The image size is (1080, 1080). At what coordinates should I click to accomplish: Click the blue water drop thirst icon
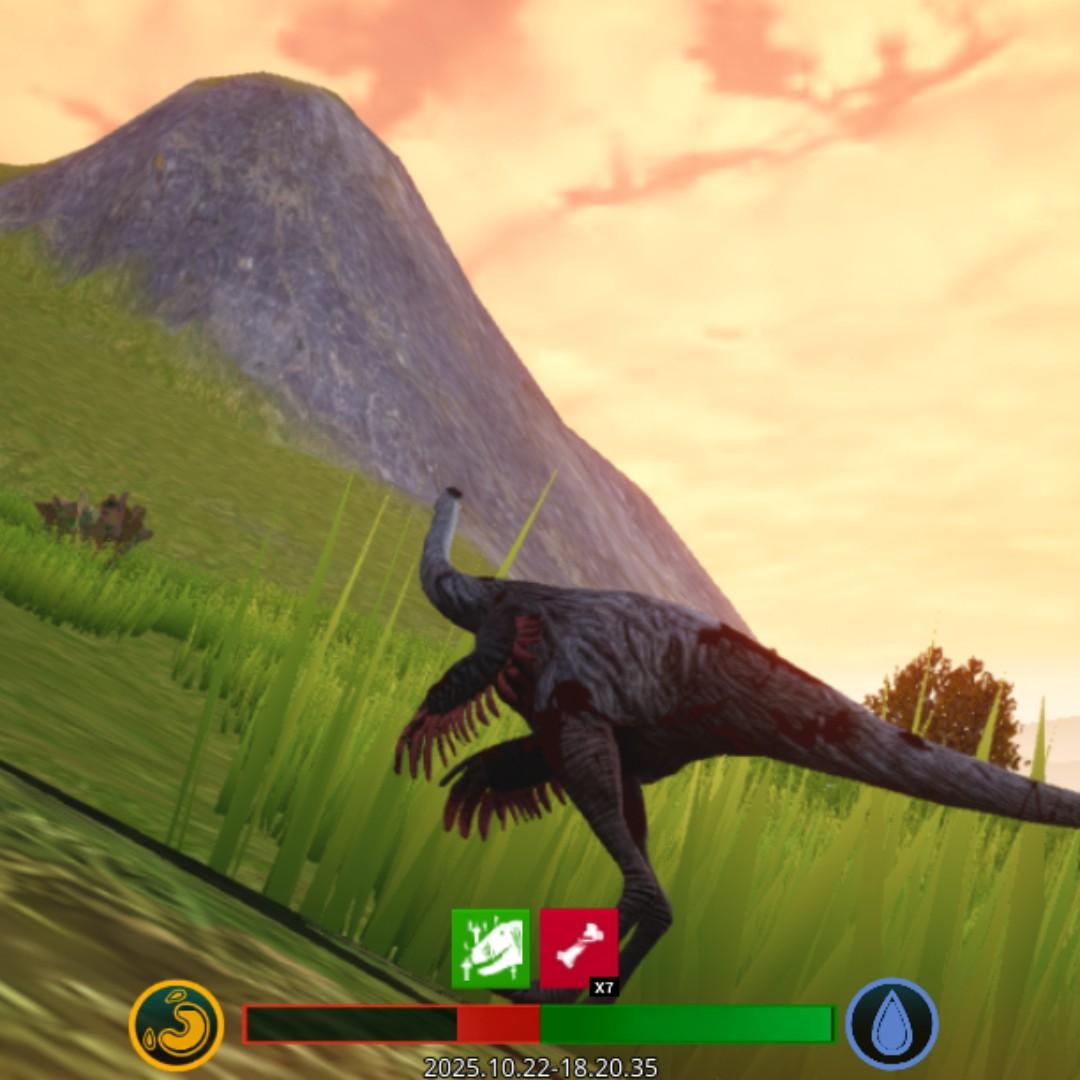coord(891,1025)
